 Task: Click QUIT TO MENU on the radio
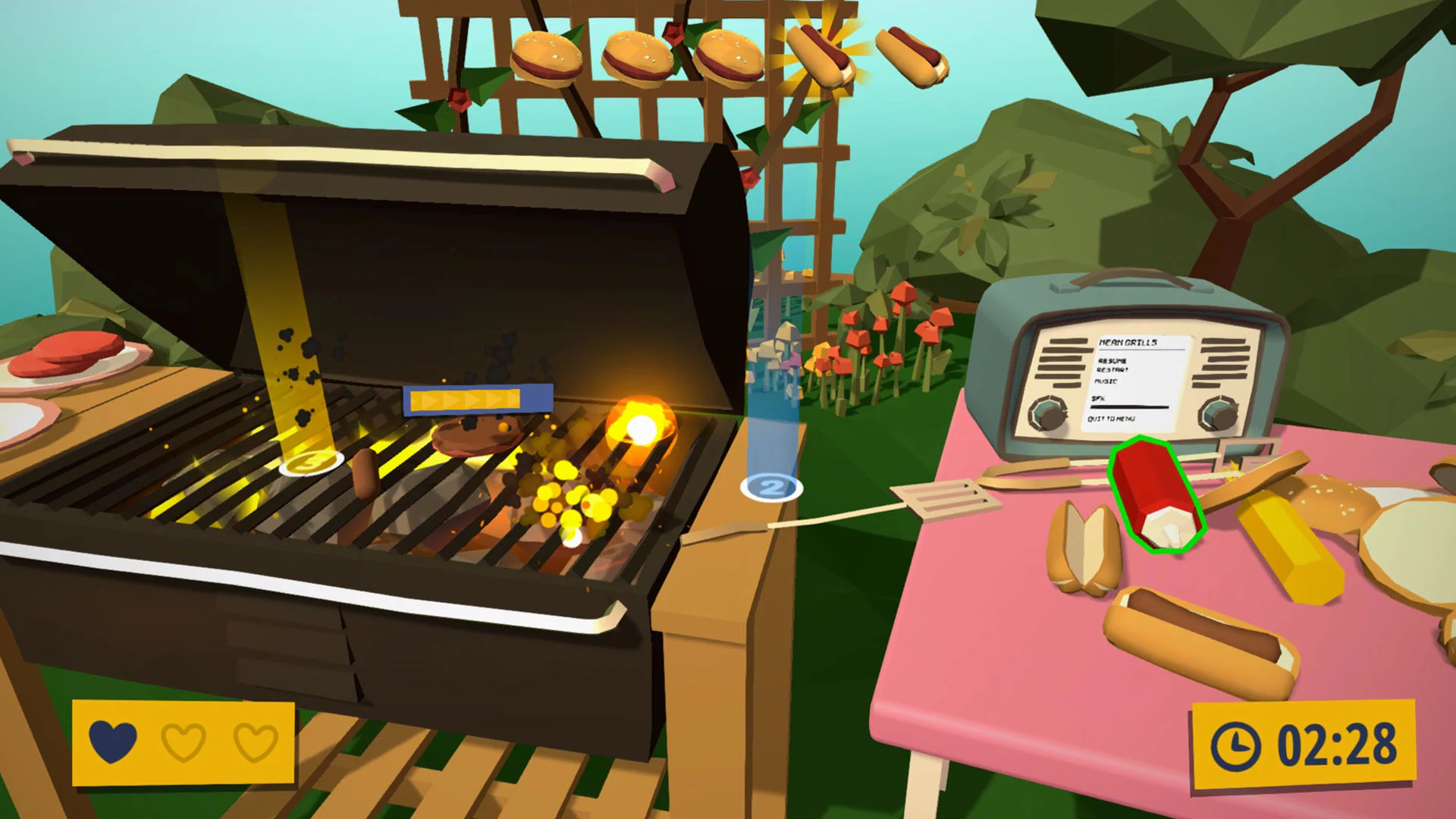pos(1113,419)
